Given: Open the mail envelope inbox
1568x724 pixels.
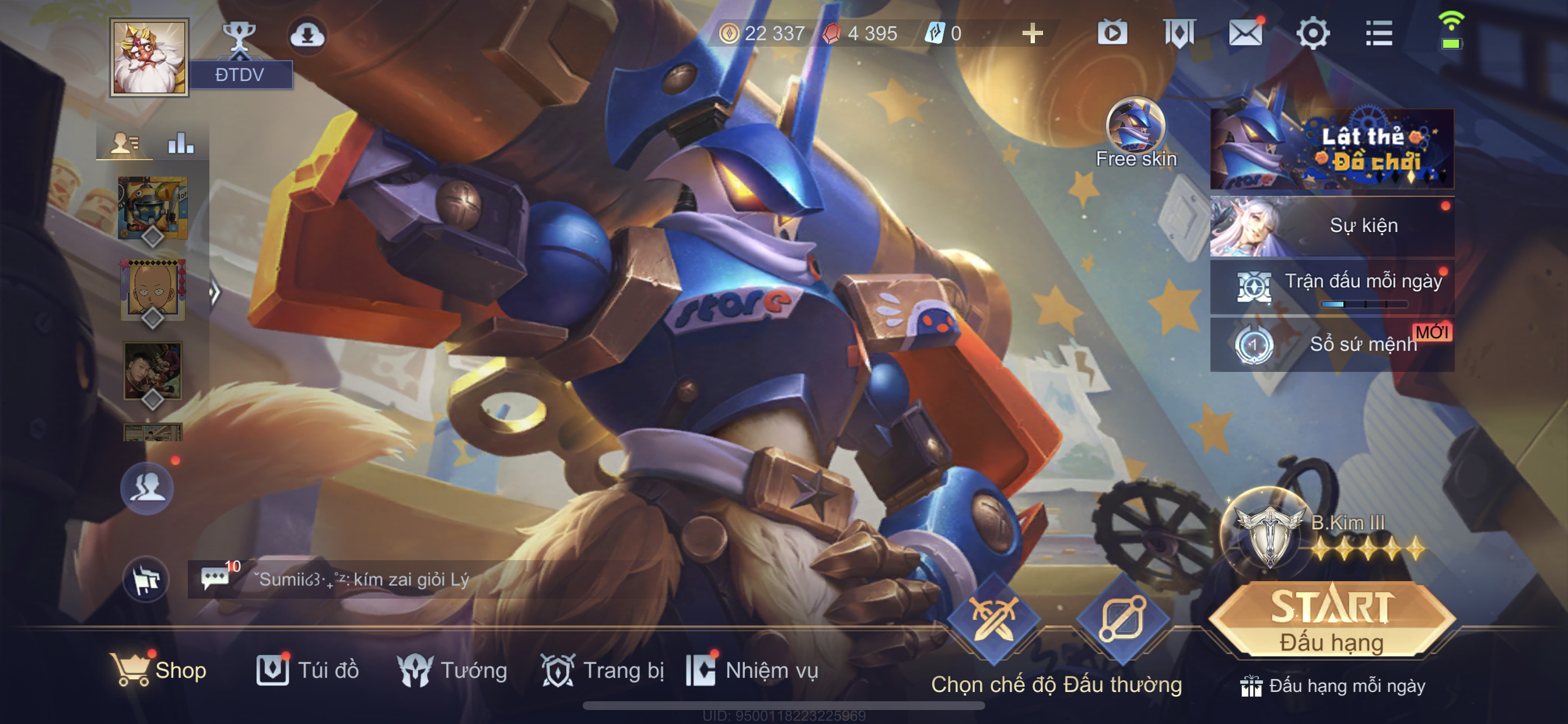Looking at the screenshot, I should [1245, 33].
